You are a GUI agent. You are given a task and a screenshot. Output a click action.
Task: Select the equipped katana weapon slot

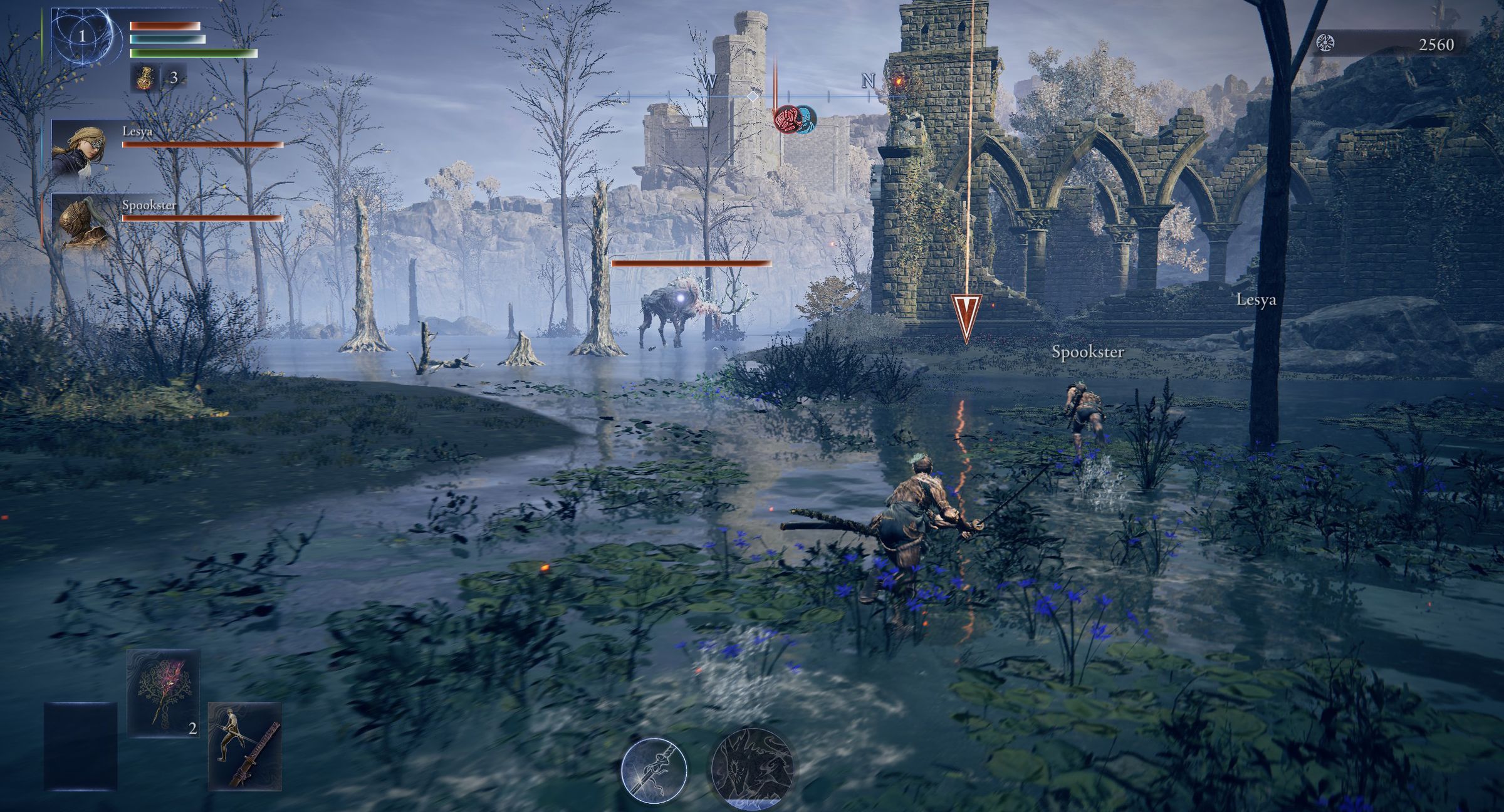tap(245, 746)
